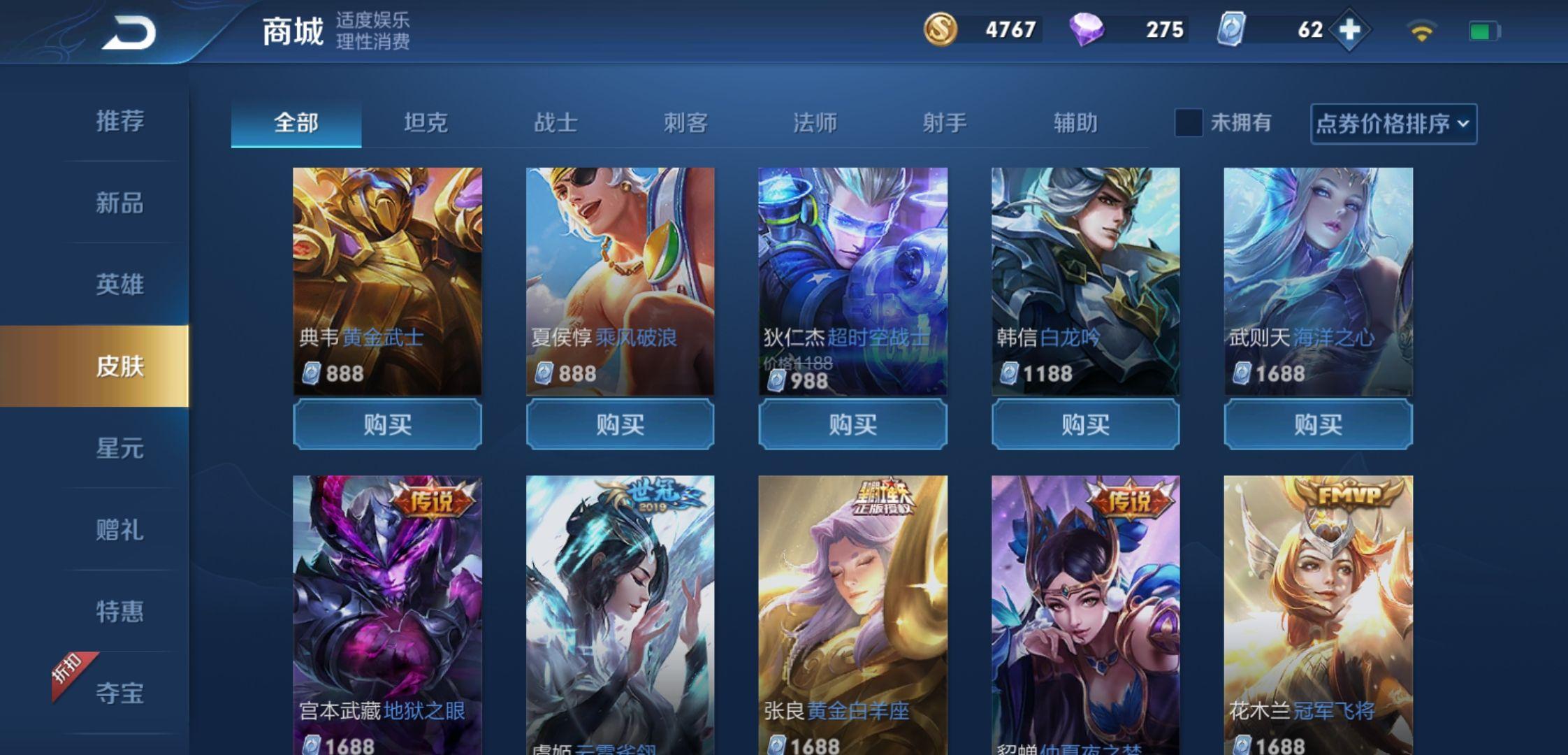The width and height of the screenshot is (1568, 755).
Task: Switch to the 射手 skin tab
Action: 945,123
